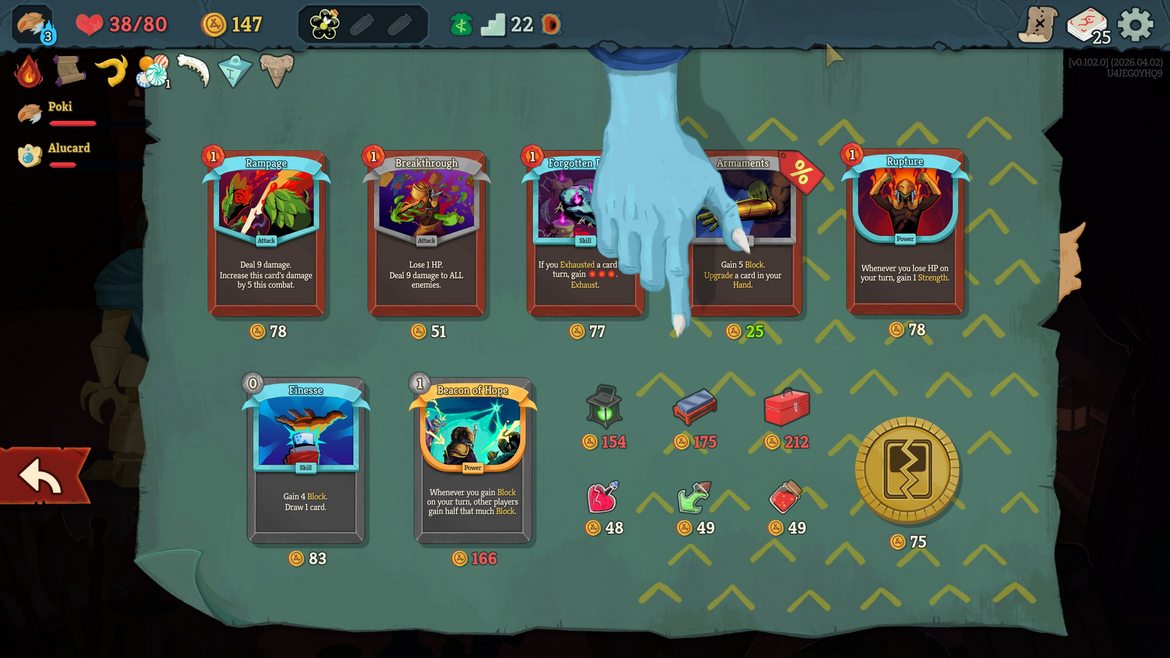Leave the shop with the back arrow
The image size is (1170, 658).
tap(43, 476)
